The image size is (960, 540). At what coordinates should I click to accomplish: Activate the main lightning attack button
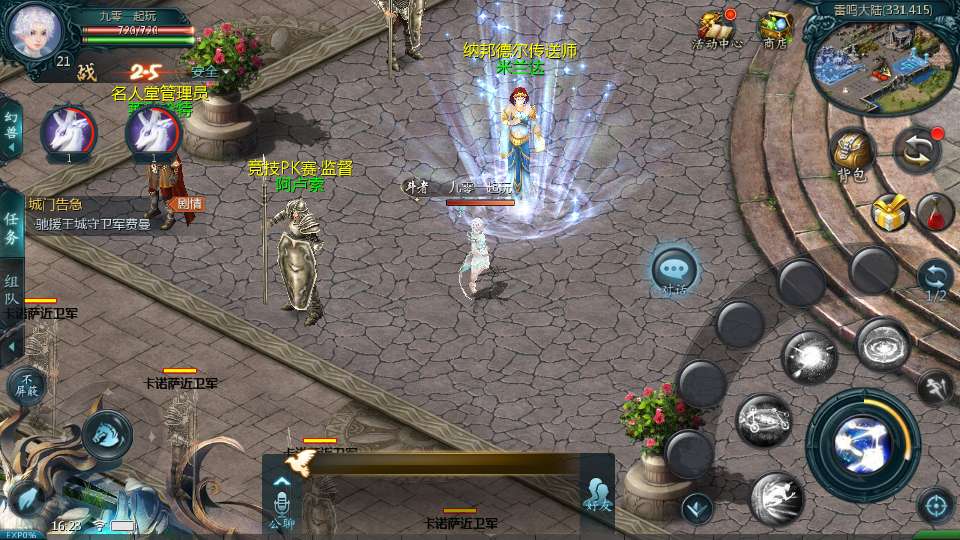pyautogui.click(x=862, y=443)
